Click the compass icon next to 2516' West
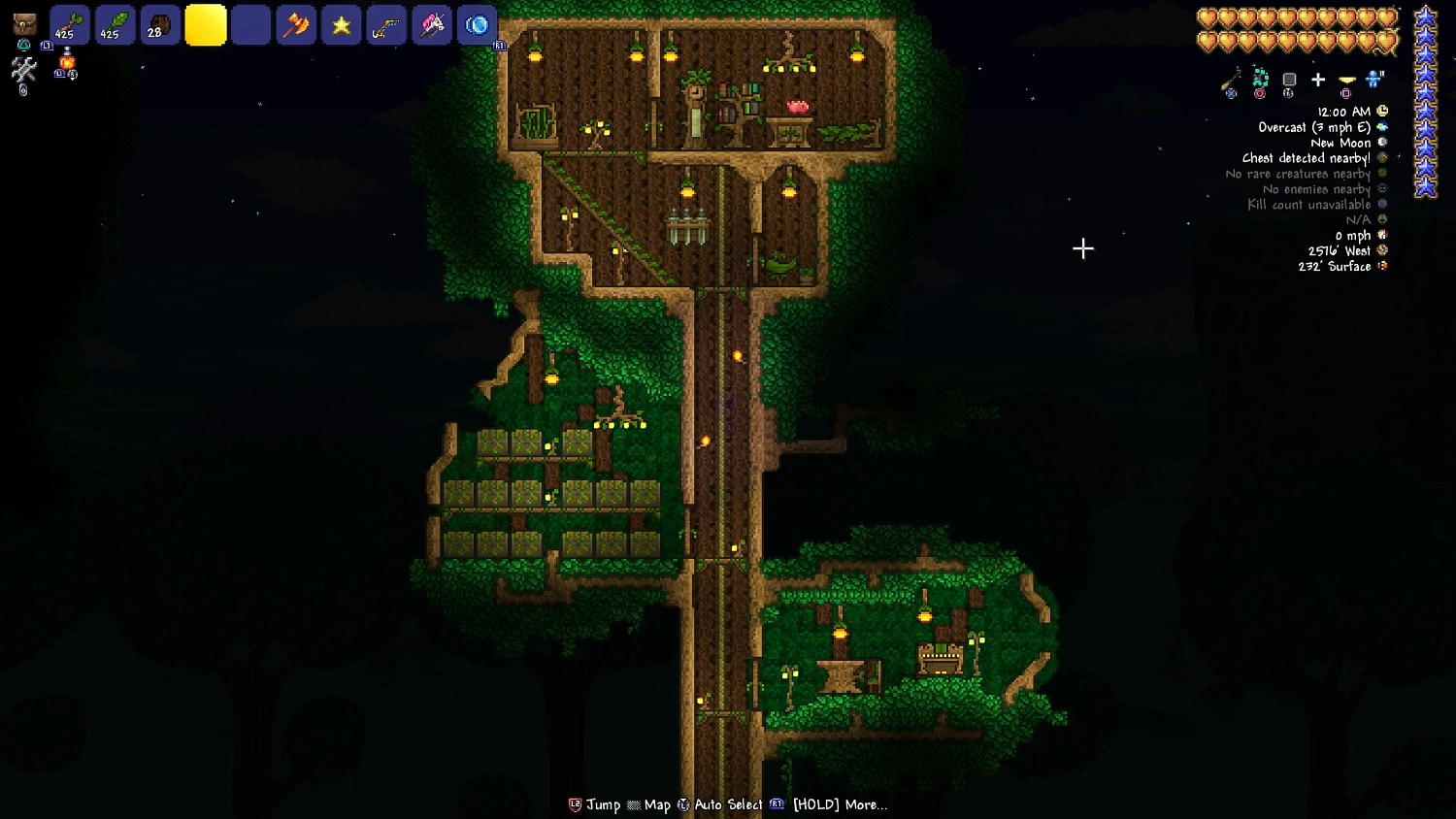The image size is (1456, 819). click(1380, 250)
